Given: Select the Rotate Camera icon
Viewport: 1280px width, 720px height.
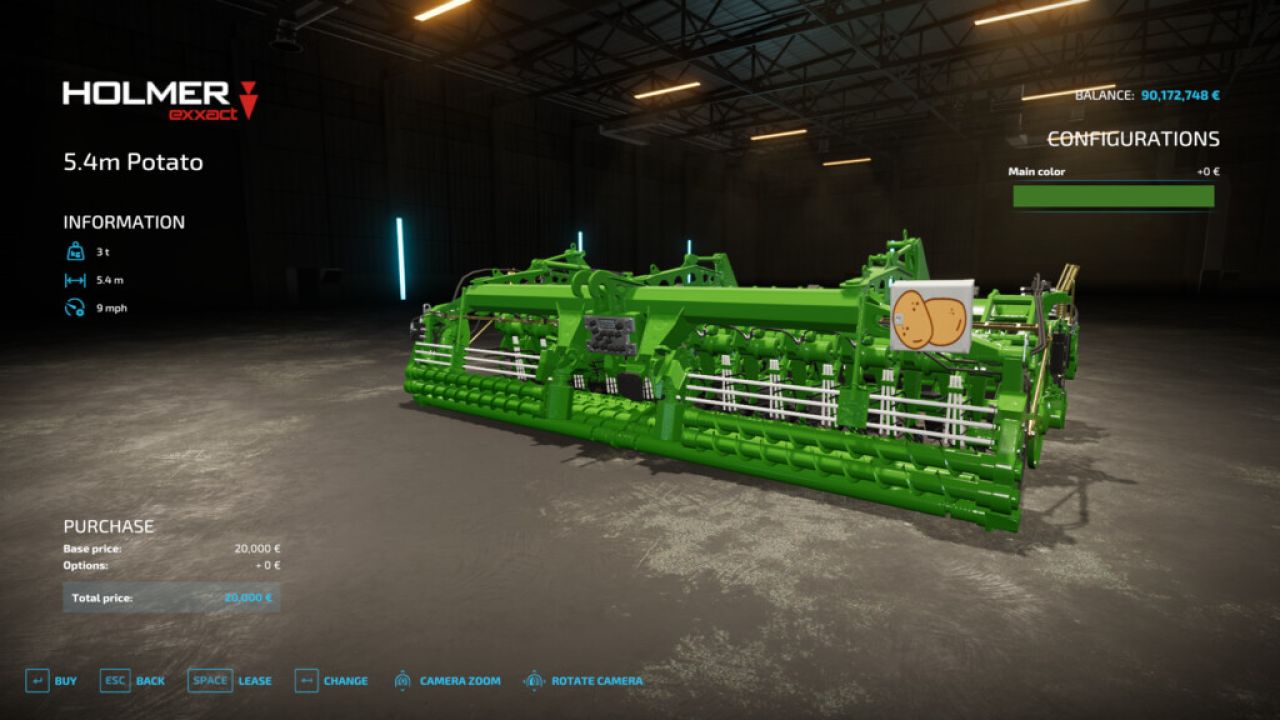Looking at the screenshot, I should [x=536, y=680].
